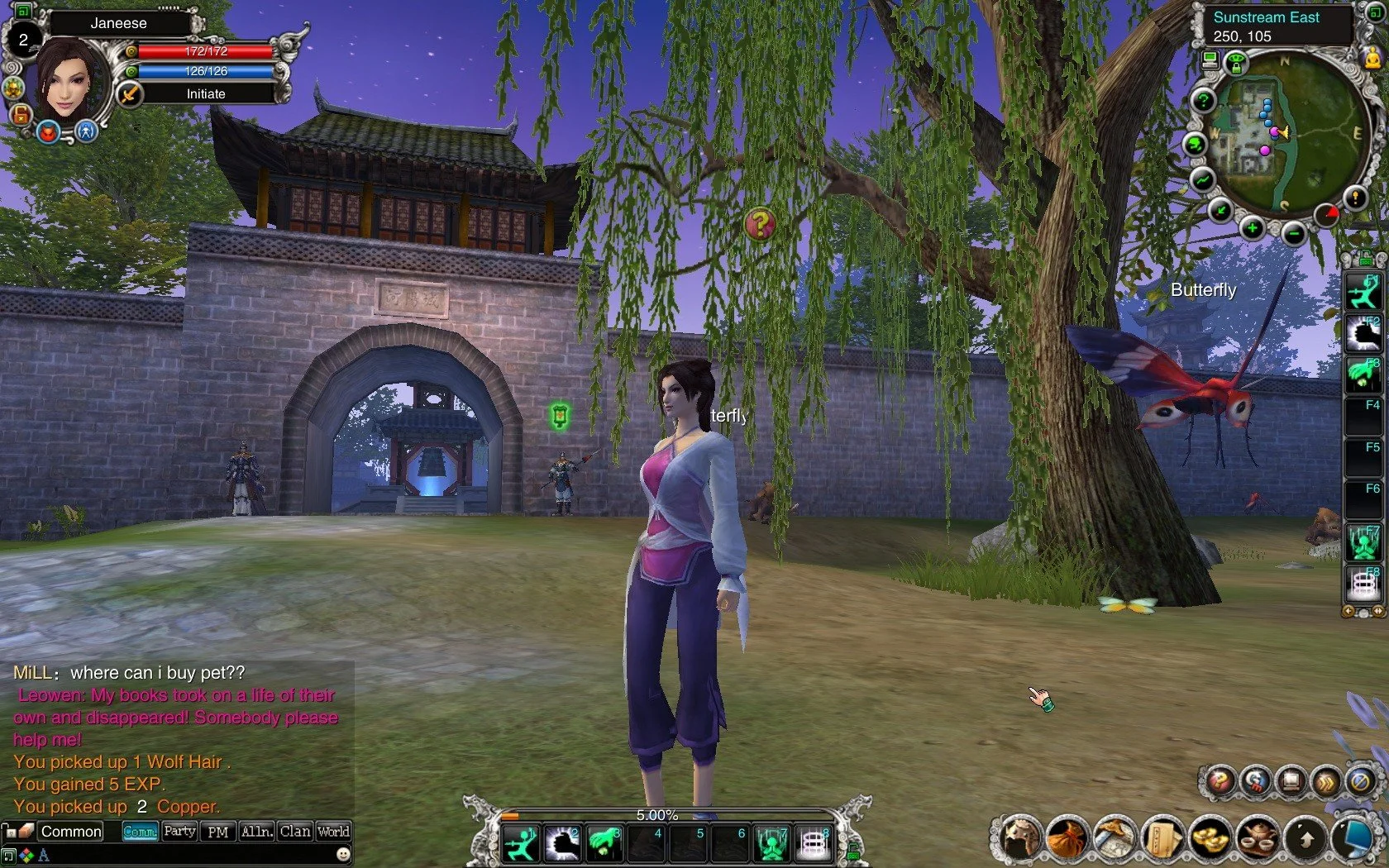Click the teapot and cups menu icon
This screenshot has height=868, width=1389.
[1258, 837]
